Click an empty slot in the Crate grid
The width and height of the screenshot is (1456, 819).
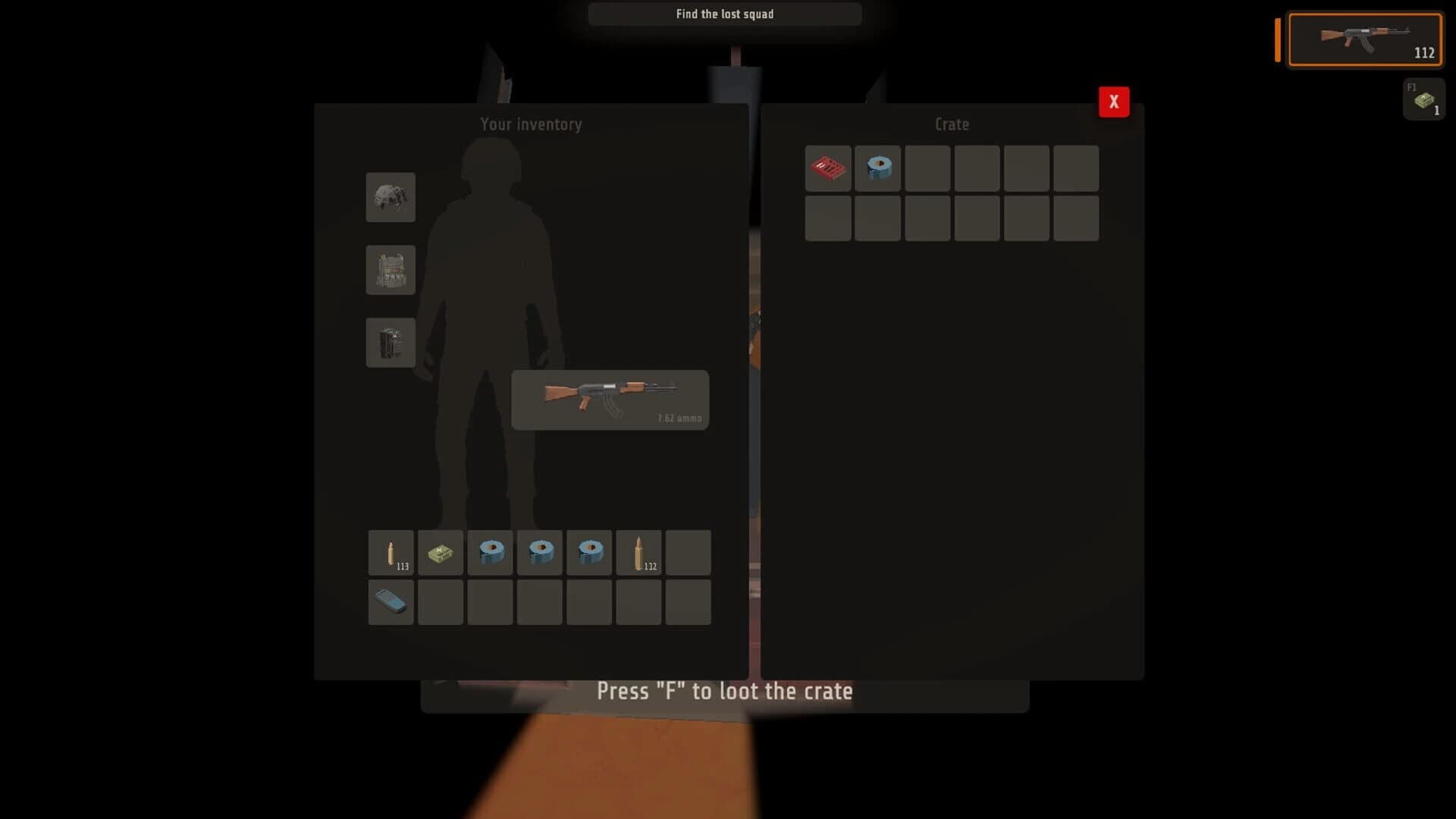[977, 218]
